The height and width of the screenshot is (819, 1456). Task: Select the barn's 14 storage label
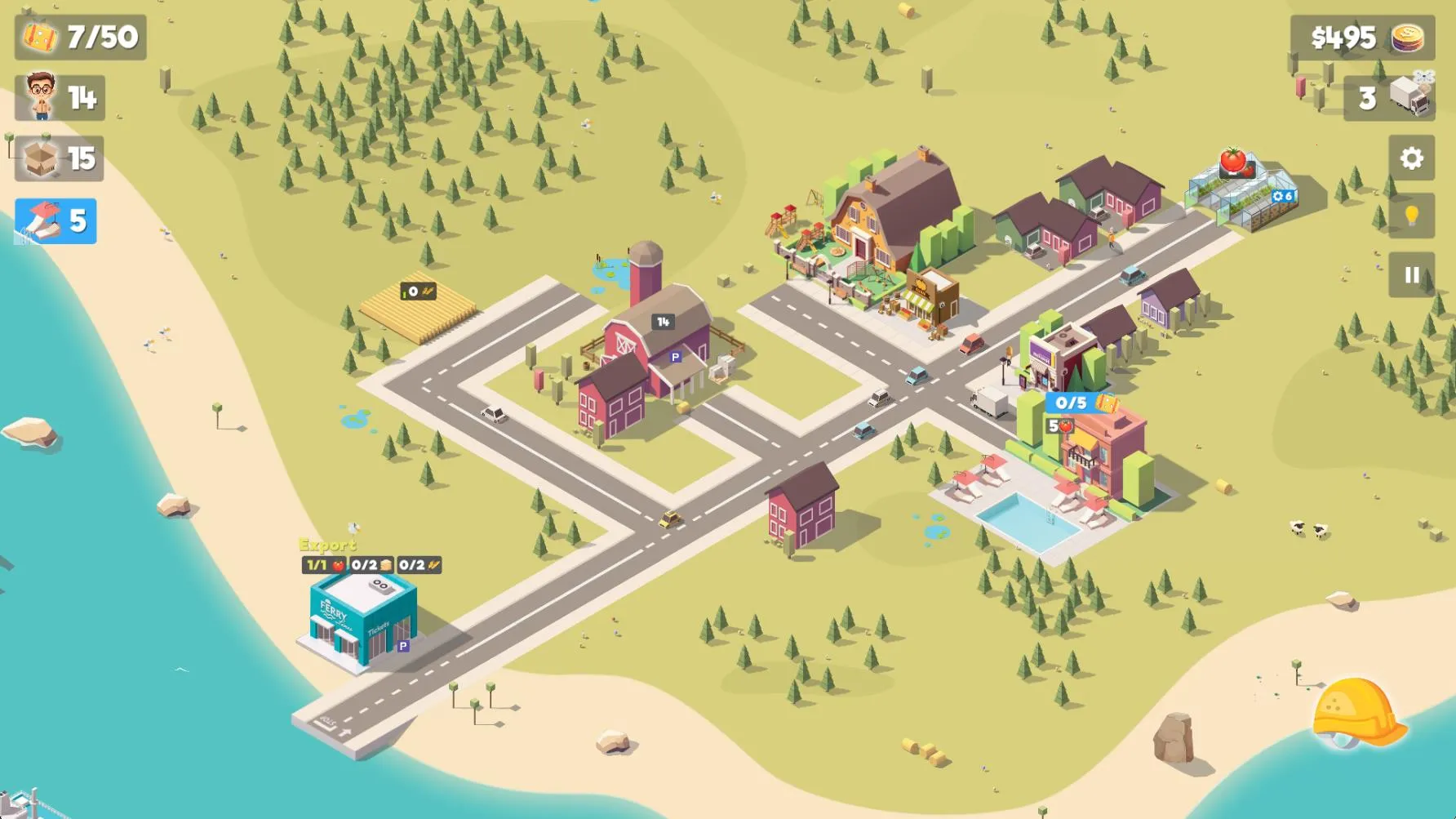pos(663,322)
